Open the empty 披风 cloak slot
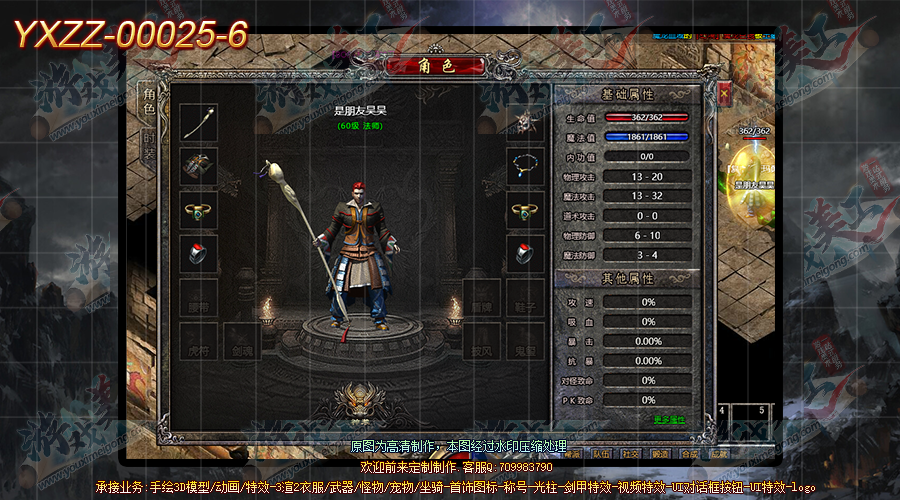The height and width of the screenshot is (500, 900). (482, 341)
